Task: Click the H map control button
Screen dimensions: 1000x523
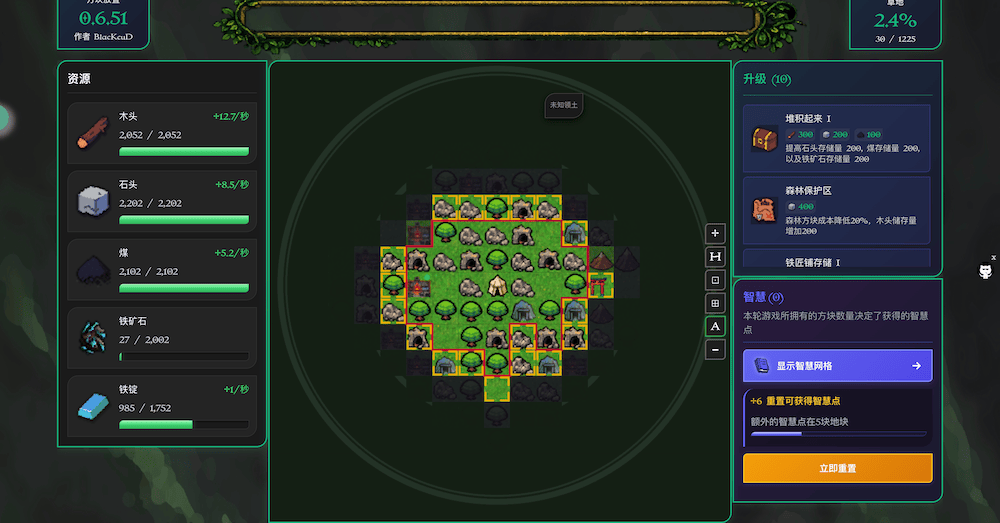Action: (715, 256)
